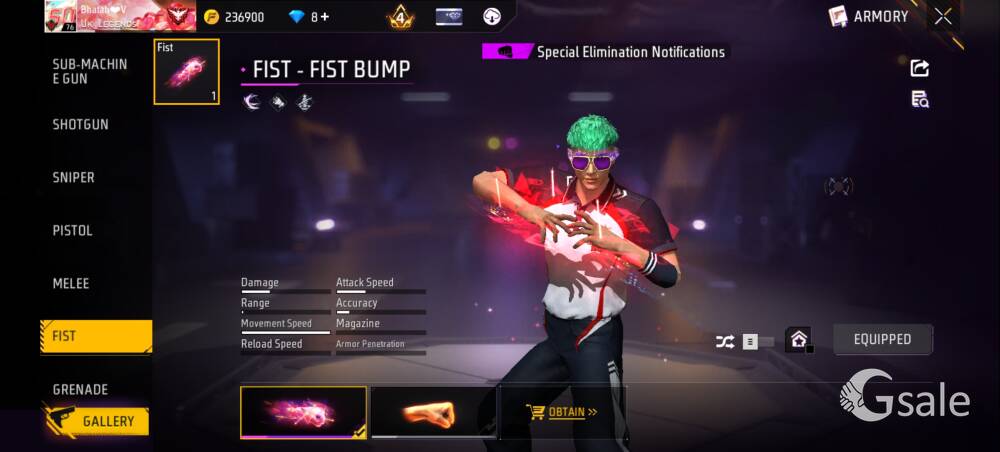Show the Pistol skins
Viewport: 1000px width, 452px height.
coord(73,230)
